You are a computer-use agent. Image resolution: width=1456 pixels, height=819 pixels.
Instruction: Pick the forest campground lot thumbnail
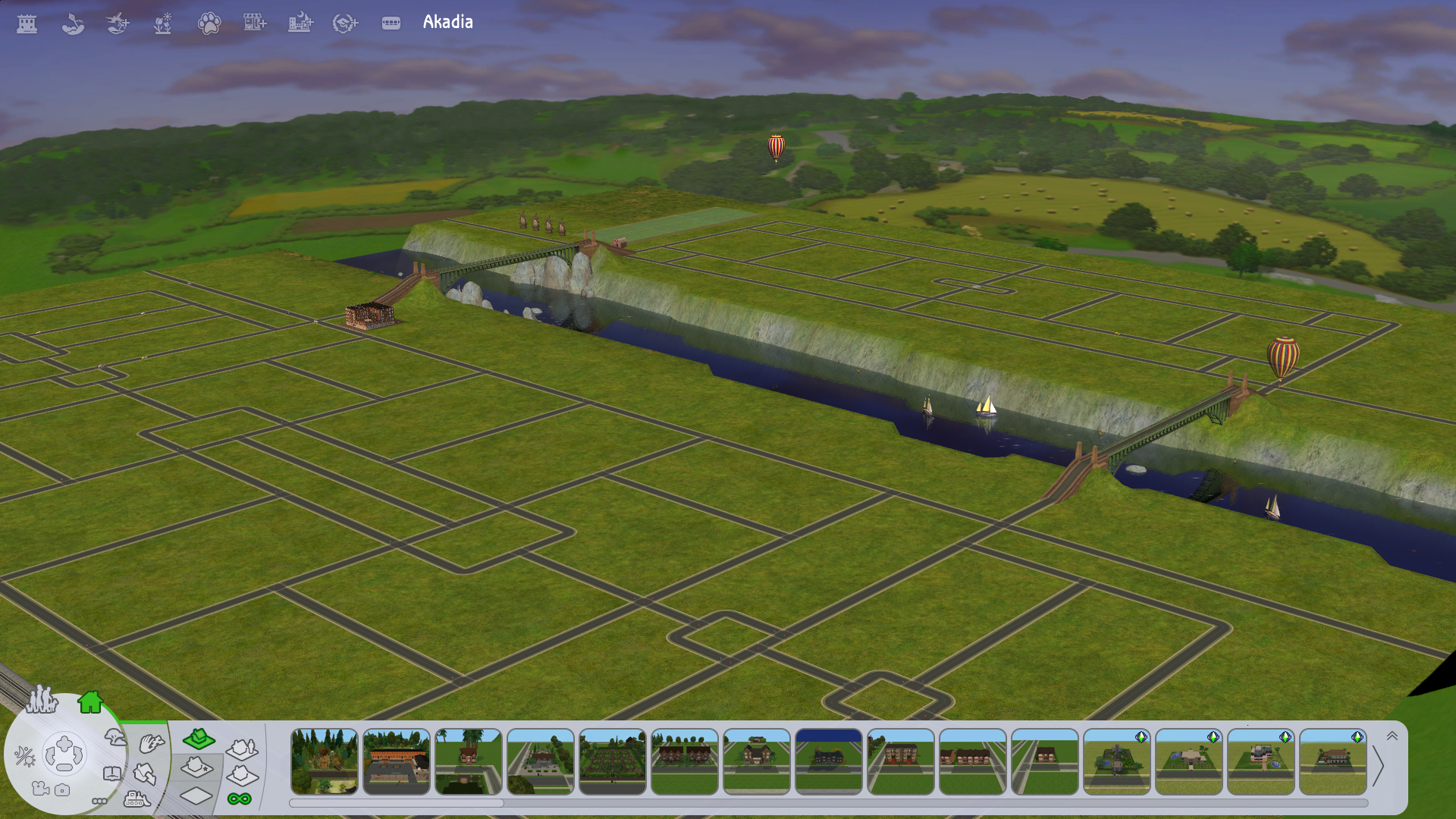pyautogui.click(x=325, y=761)
